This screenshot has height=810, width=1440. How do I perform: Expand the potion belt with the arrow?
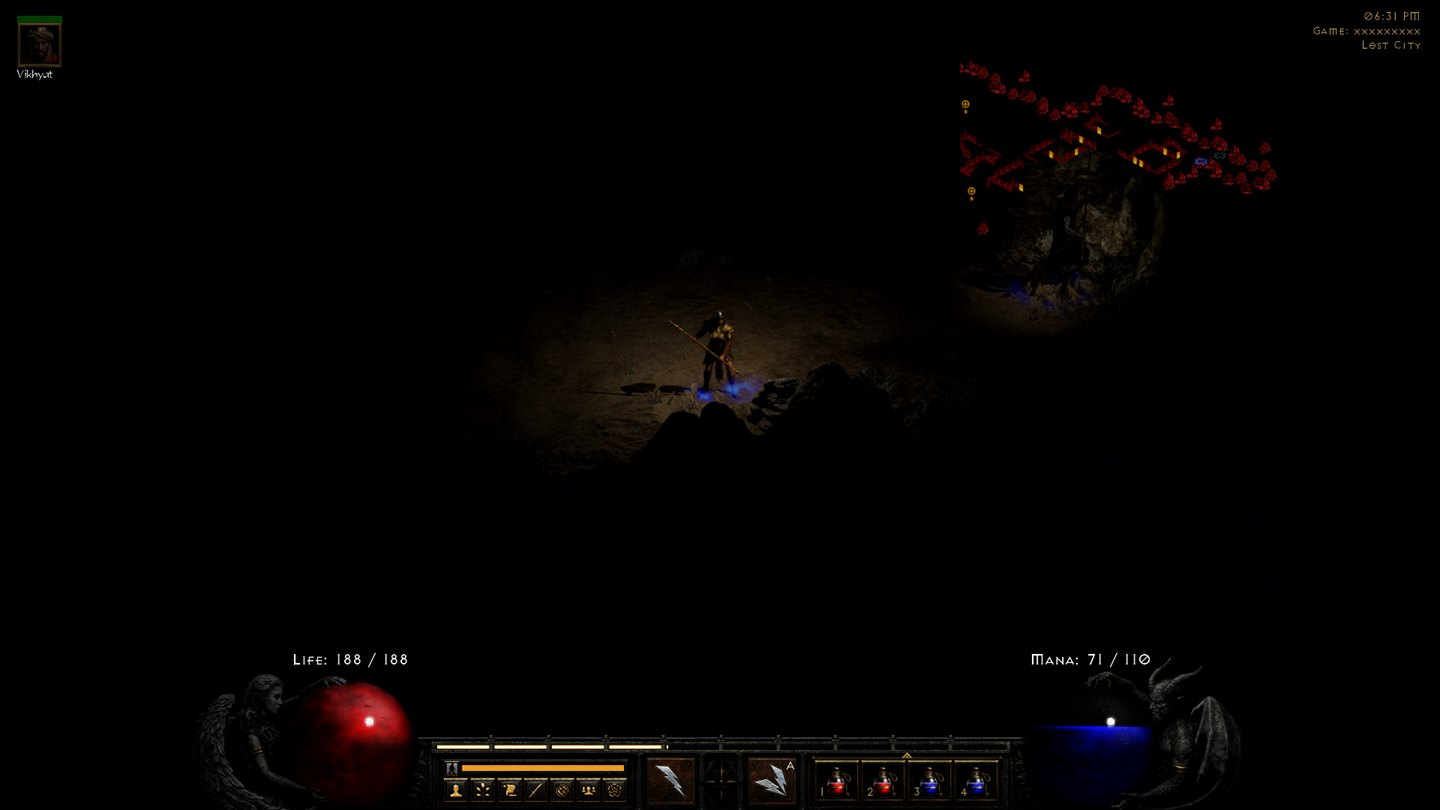tap(905, 755)
